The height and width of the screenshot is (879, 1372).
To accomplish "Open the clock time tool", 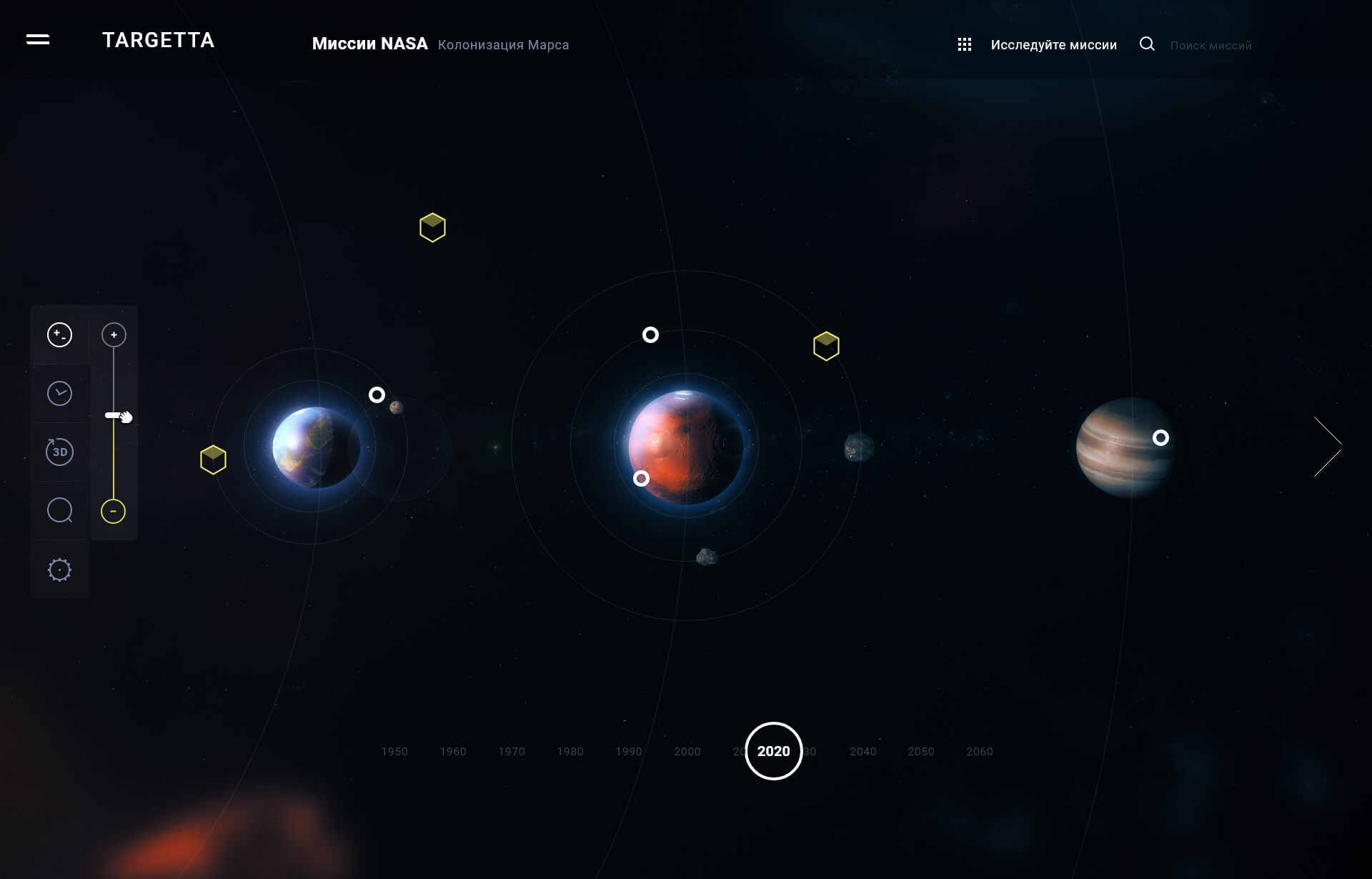I will [x=59, y=393].
